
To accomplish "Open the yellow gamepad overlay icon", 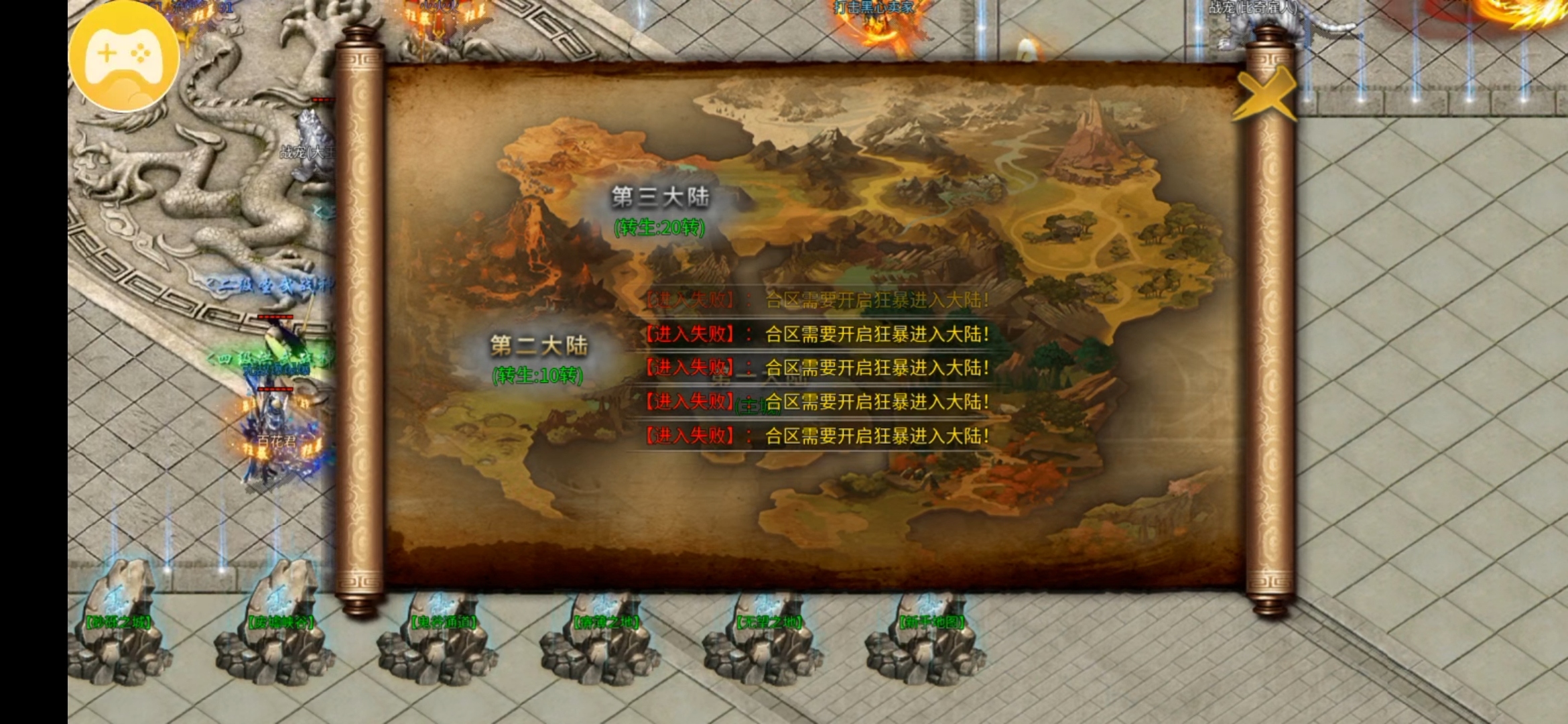I will pos(124,56).
